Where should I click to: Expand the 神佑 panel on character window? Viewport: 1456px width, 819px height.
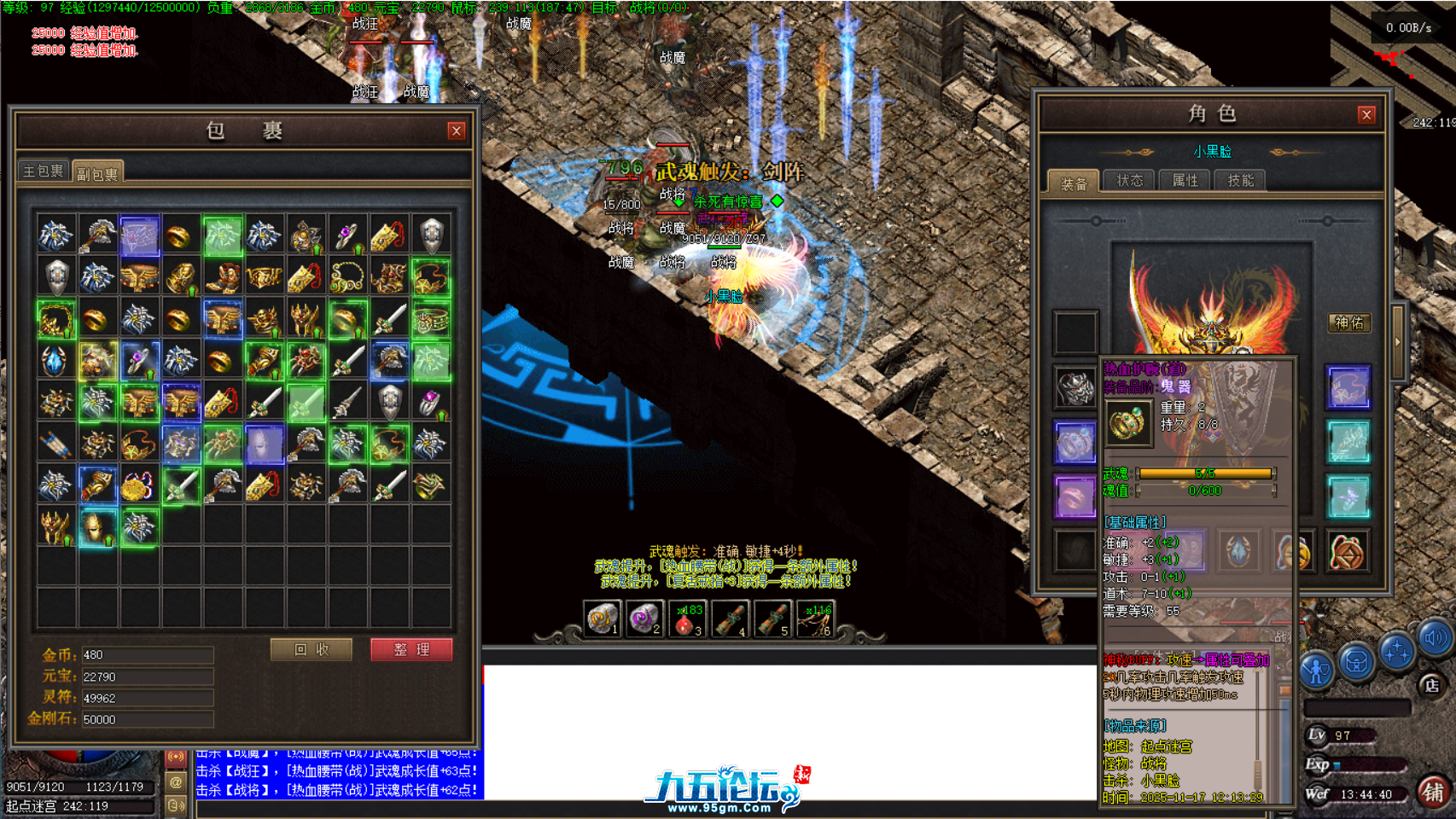[1349, 322]
